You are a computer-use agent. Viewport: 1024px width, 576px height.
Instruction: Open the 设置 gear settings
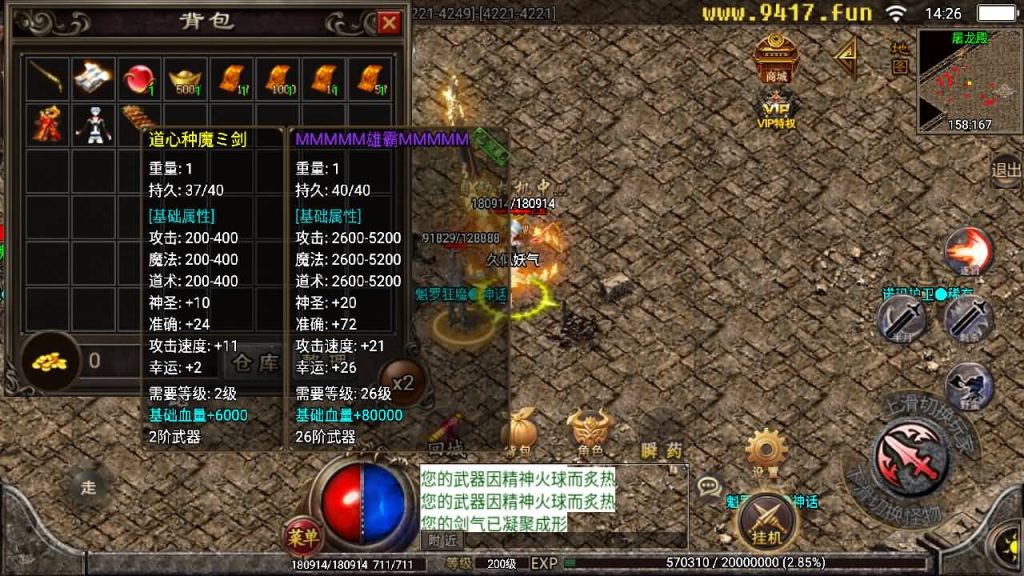coord(767,451)
